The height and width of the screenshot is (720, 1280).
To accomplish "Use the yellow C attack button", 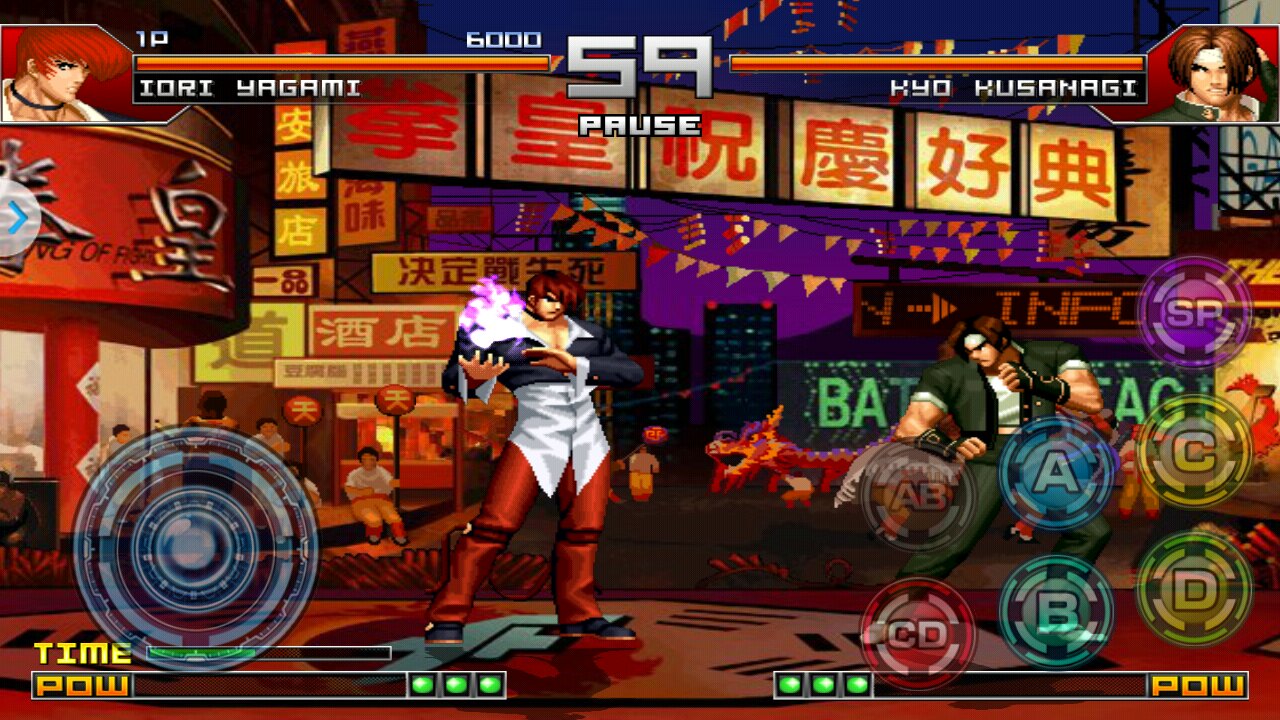I will click(x=1194, y=452).
